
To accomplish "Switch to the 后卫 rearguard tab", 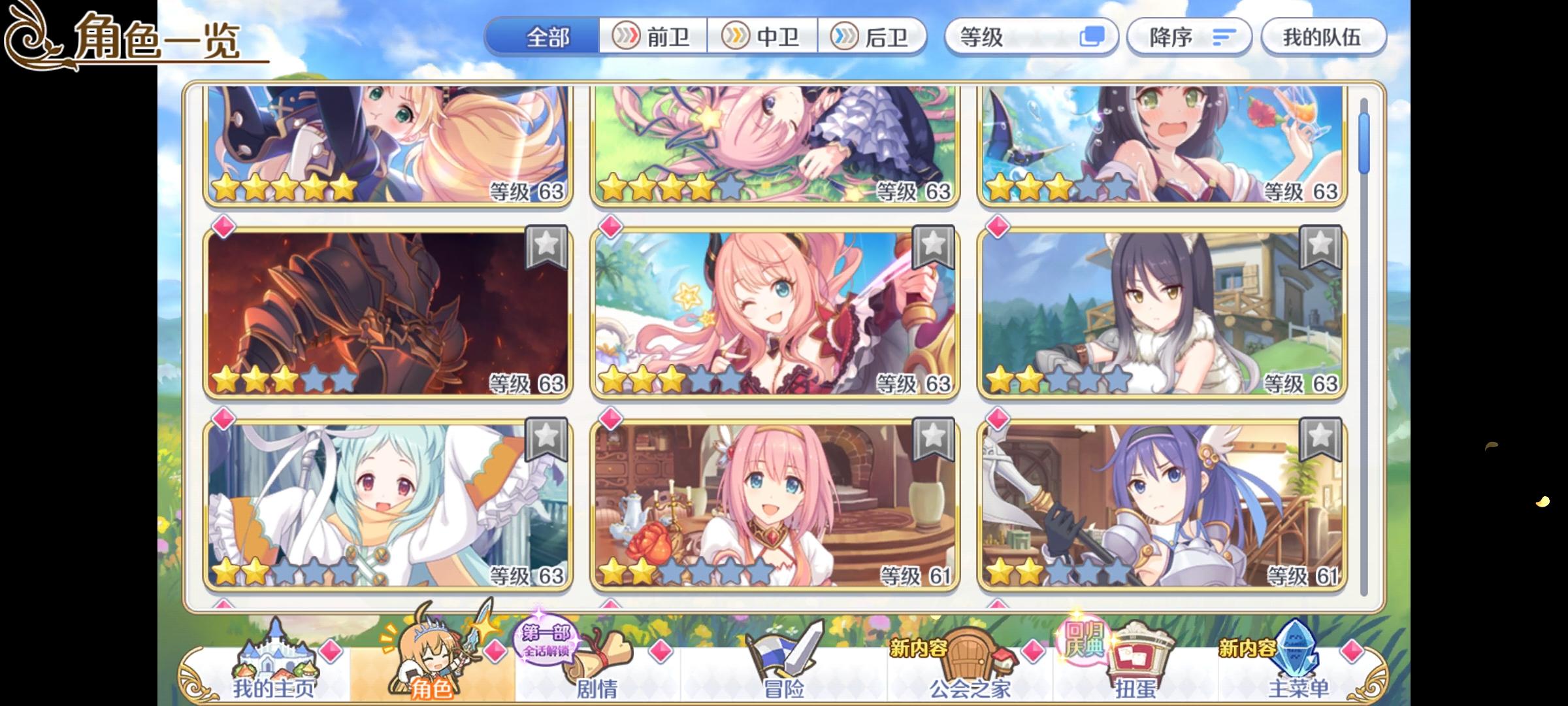I will pos(875,37).
